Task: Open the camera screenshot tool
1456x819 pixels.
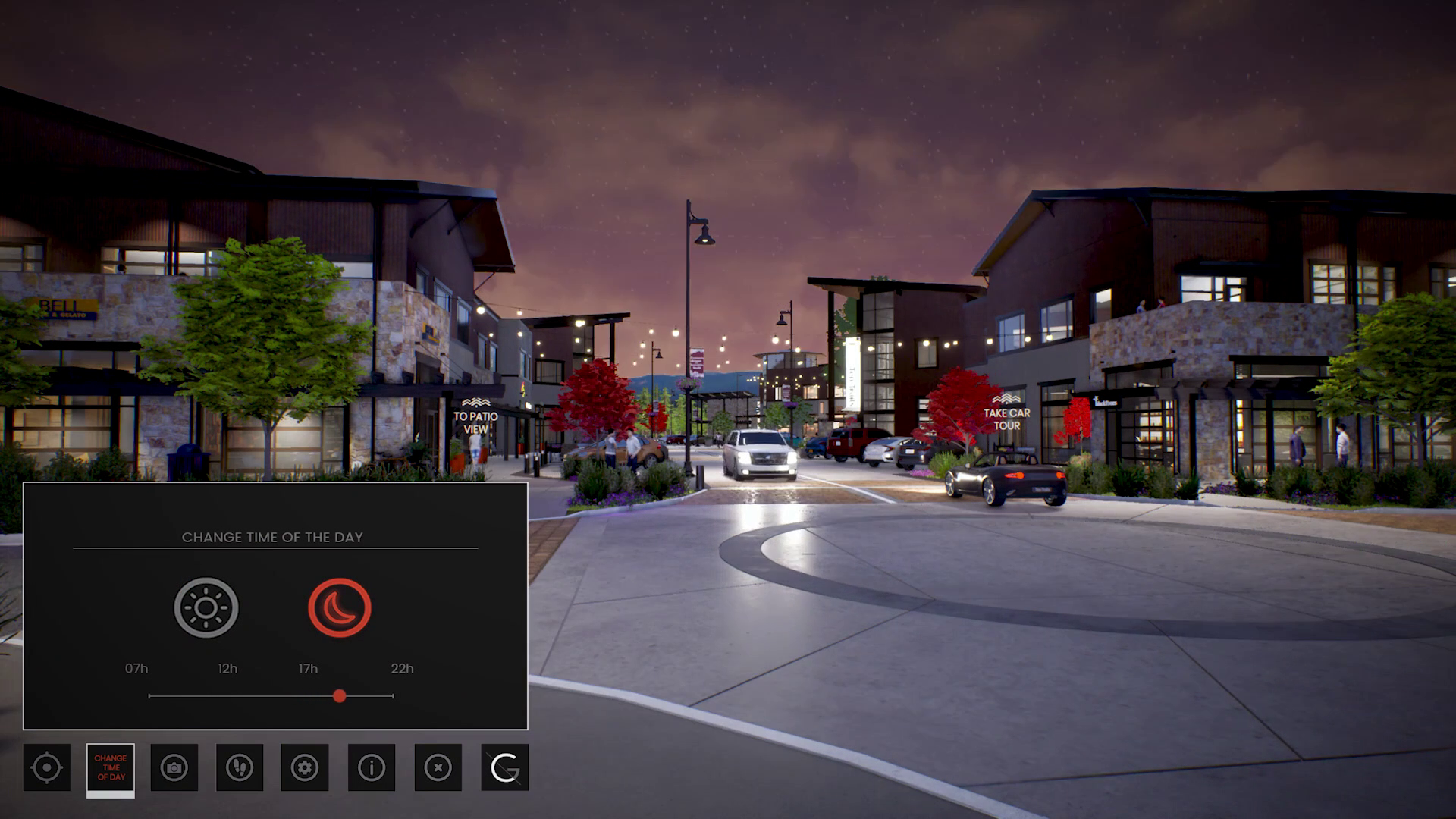Action: coord(175,768)
